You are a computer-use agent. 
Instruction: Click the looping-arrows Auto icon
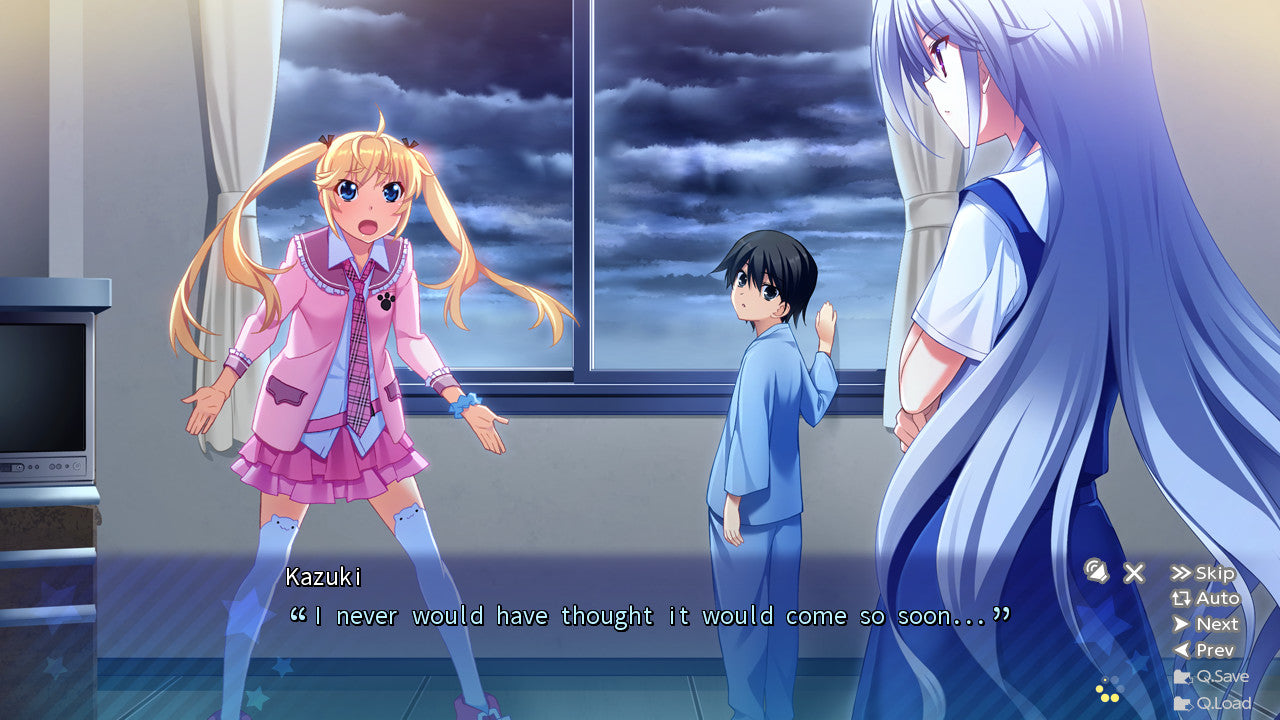click(1181, 598)
